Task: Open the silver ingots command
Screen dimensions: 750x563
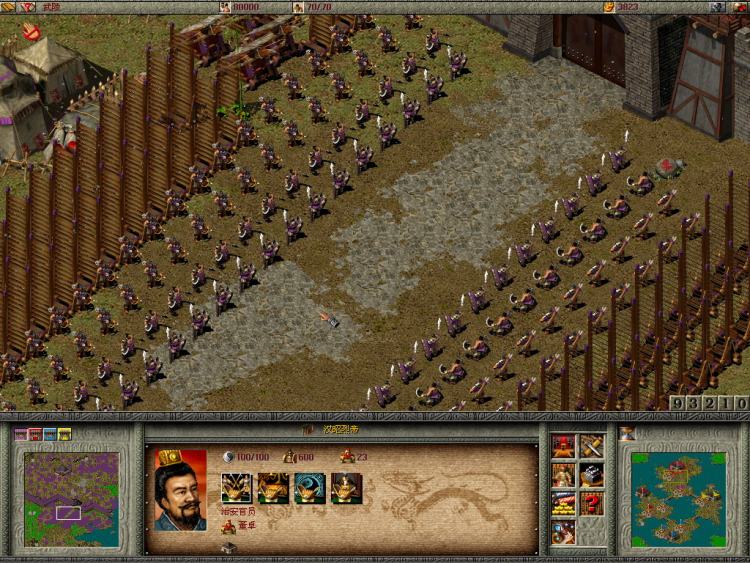Action: tap(592, 474)
